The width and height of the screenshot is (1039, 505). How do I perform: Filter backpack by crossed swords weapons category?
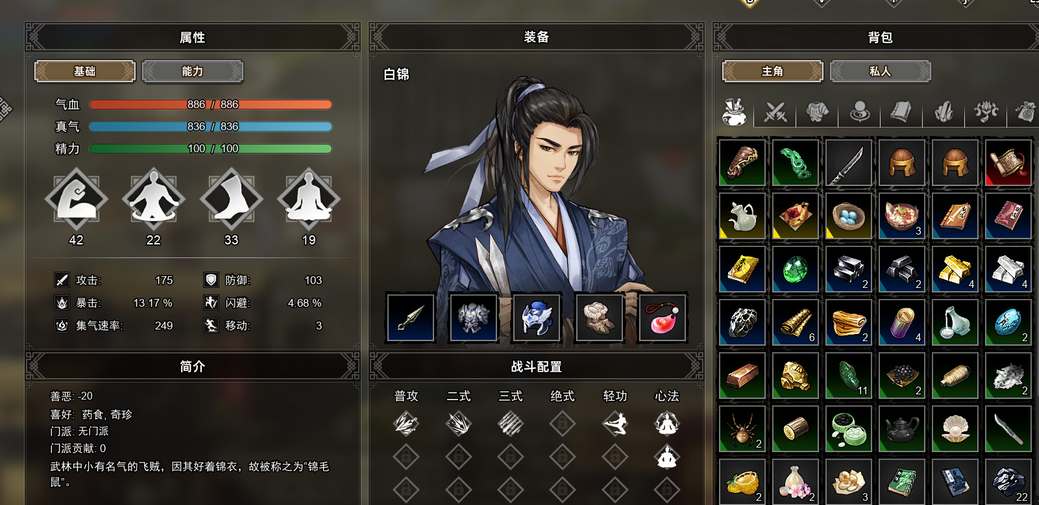[x=776, y=112]
